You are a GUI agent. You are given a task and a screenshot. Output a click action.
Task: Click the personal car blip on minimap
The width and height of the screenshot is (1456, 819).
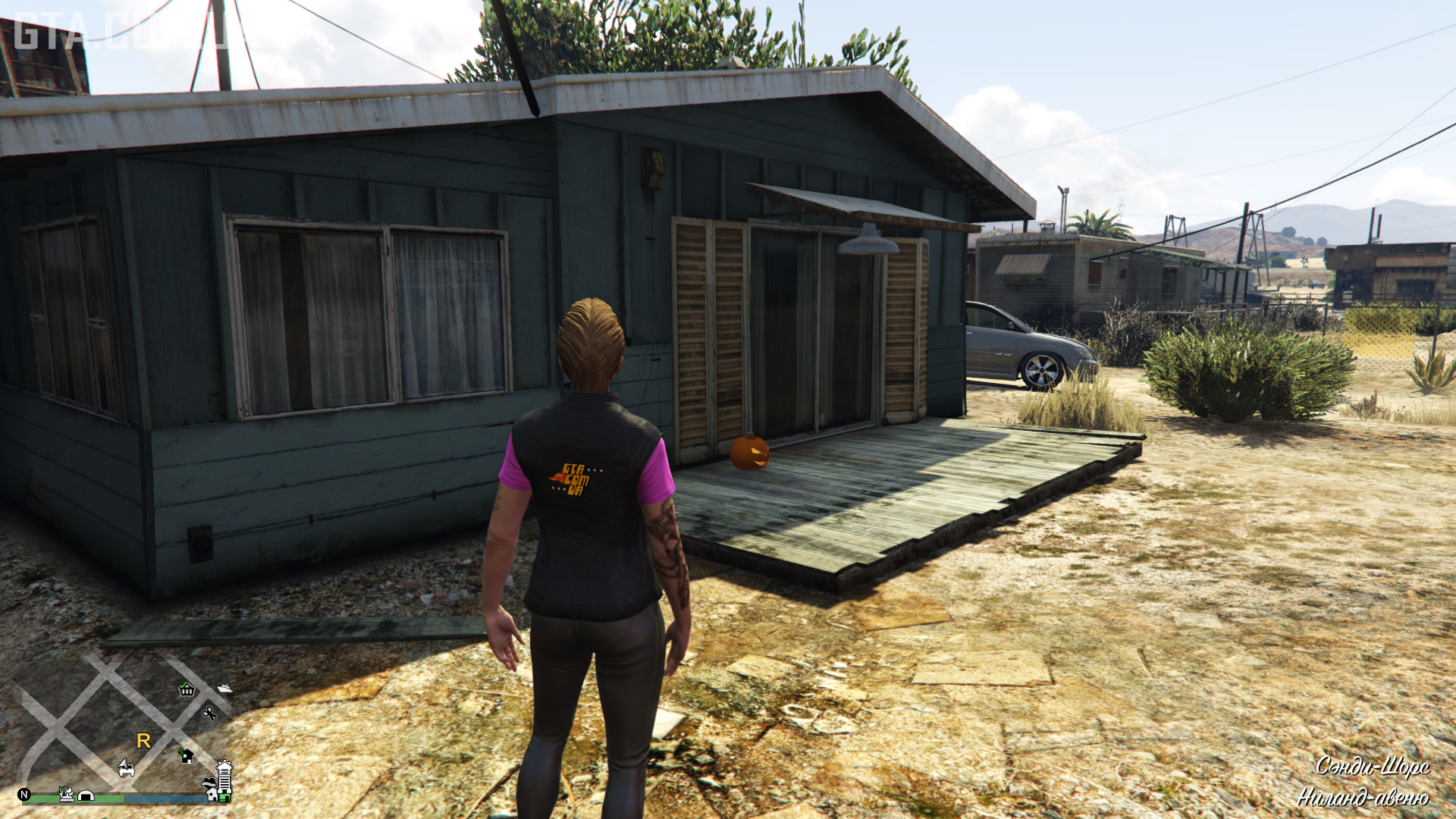pyautogui.click(x=127, y=768)
